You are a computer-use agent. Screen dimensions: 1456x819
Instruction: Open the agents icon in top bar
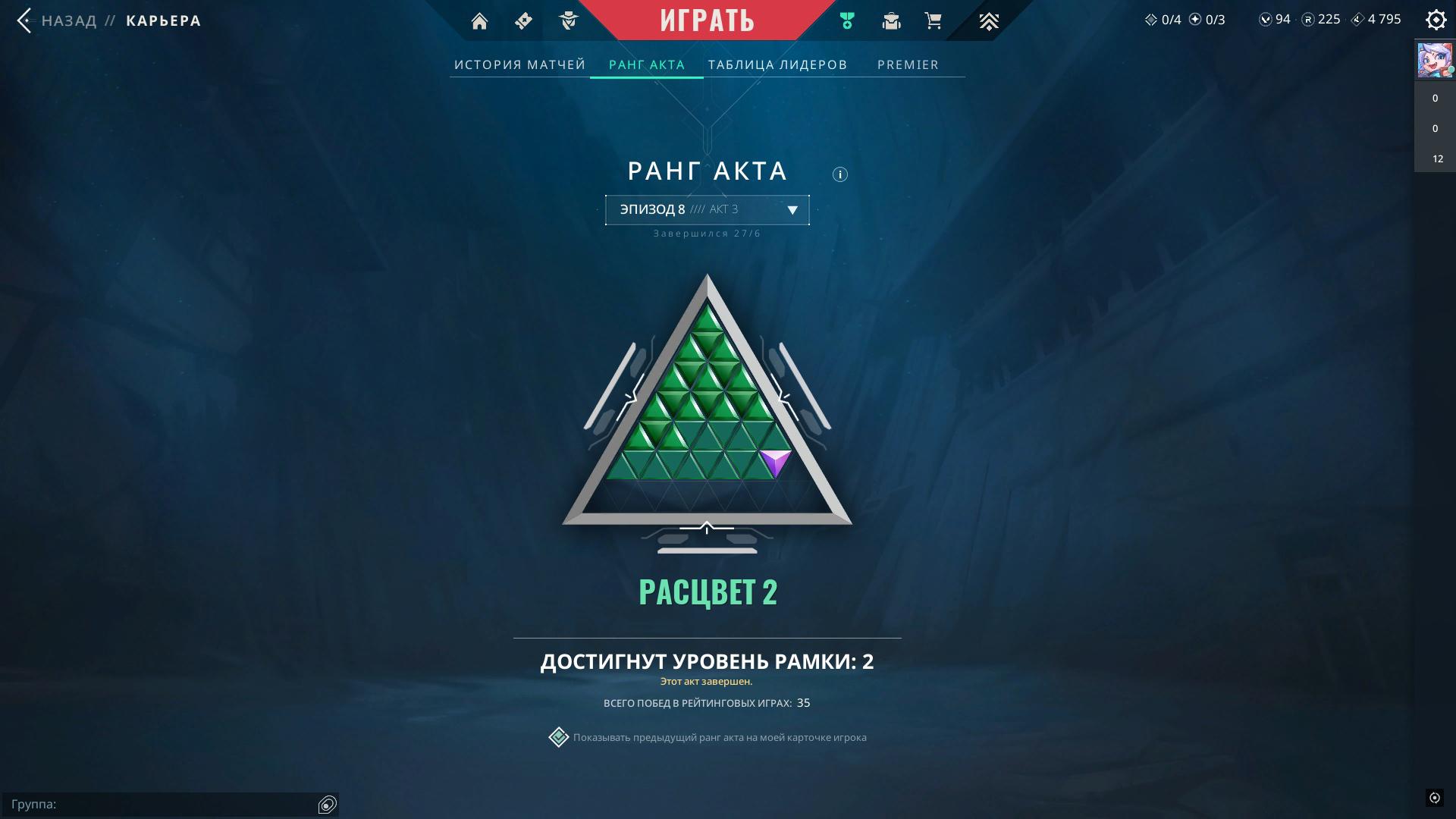[569, 21]
